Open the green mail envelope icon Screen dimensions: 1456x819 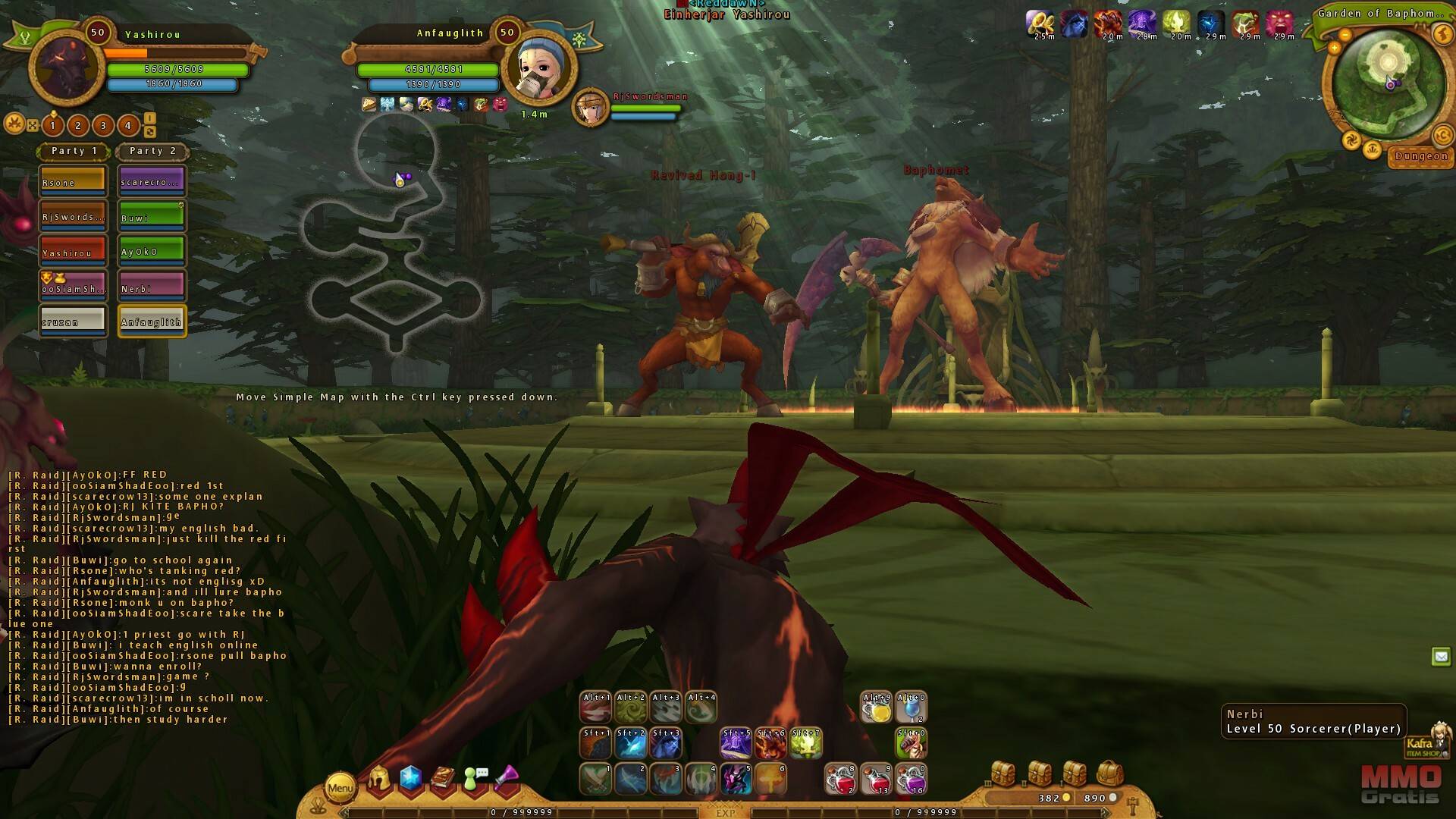pyautogui.click(x=1441, y=657)
